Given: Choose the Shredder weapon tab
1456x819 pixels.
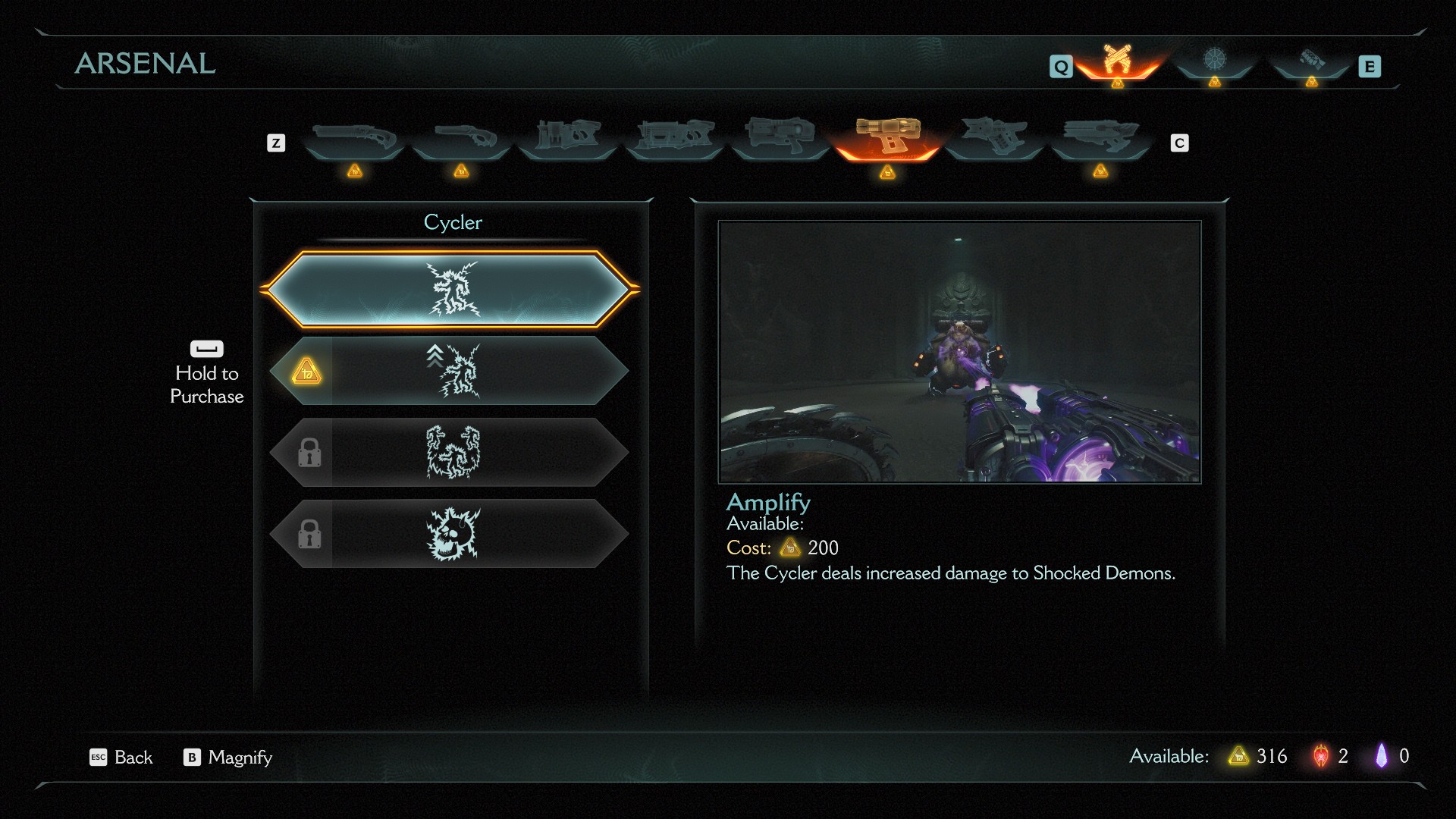Looking at the screenshot, I should 568,136.
